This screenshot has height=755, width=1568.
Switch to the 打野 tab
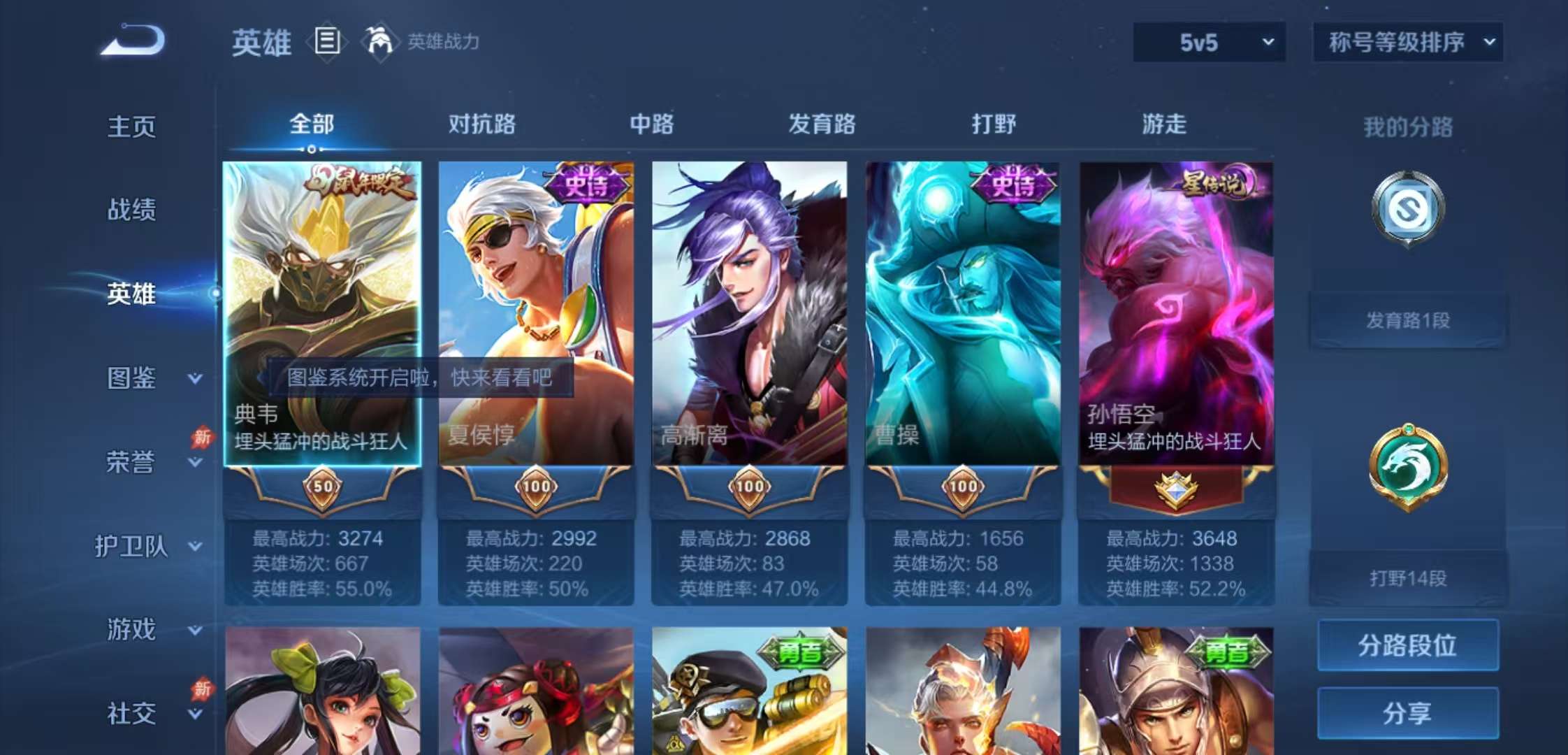pyautogui.click(x=994, y=124)
